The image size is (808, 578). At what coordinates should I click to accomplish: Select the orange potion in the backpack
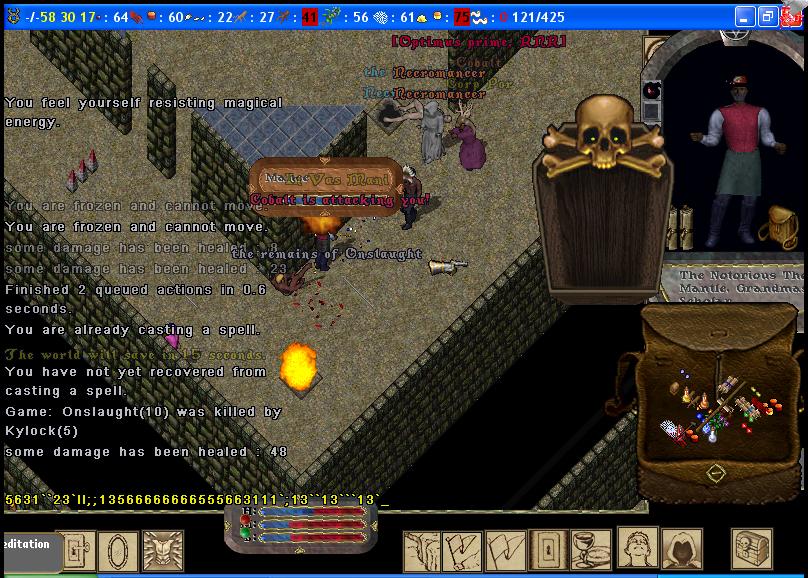[704, 398]
